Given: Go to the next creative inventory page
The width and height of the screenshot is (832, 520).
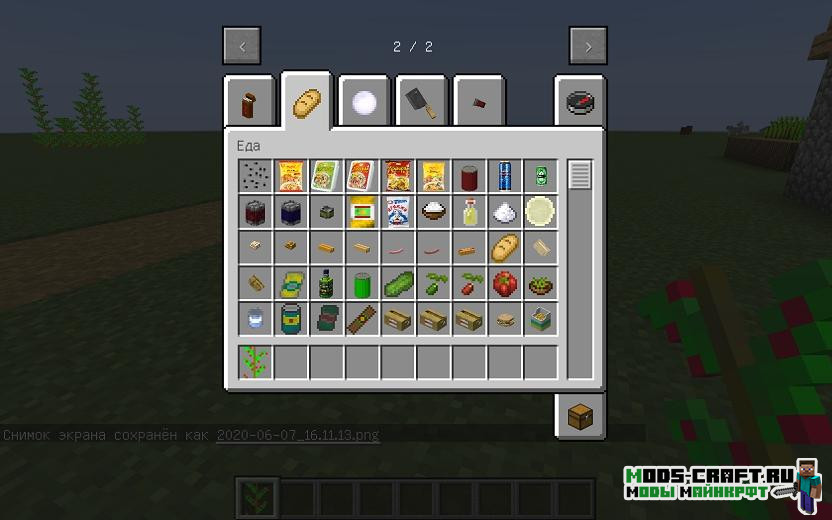Looking at the screenshot, I should coord(588,46).
